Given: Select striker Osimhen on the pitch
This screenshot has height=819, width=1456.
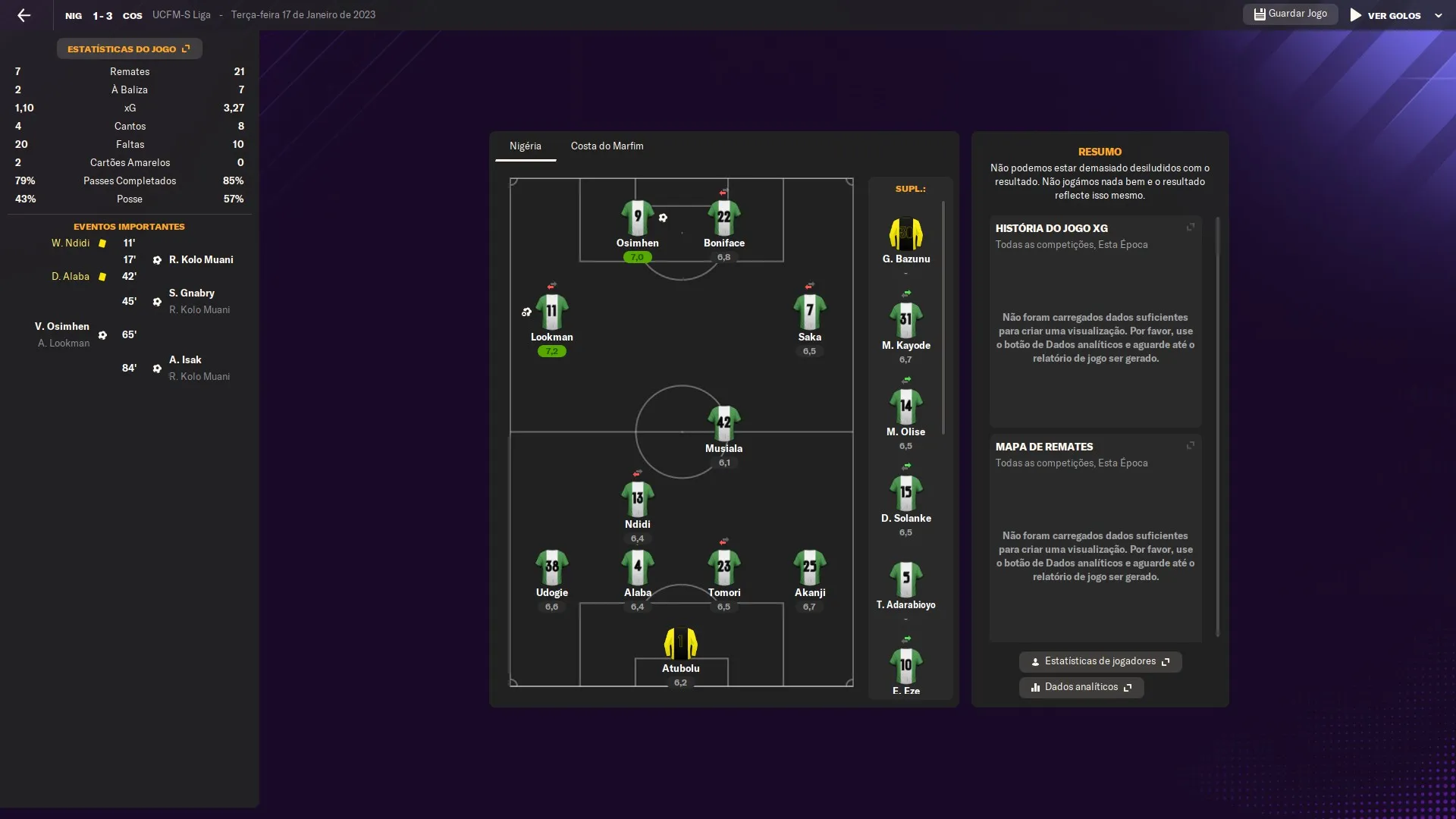Looking at the screenshot, I should point(637,219).
